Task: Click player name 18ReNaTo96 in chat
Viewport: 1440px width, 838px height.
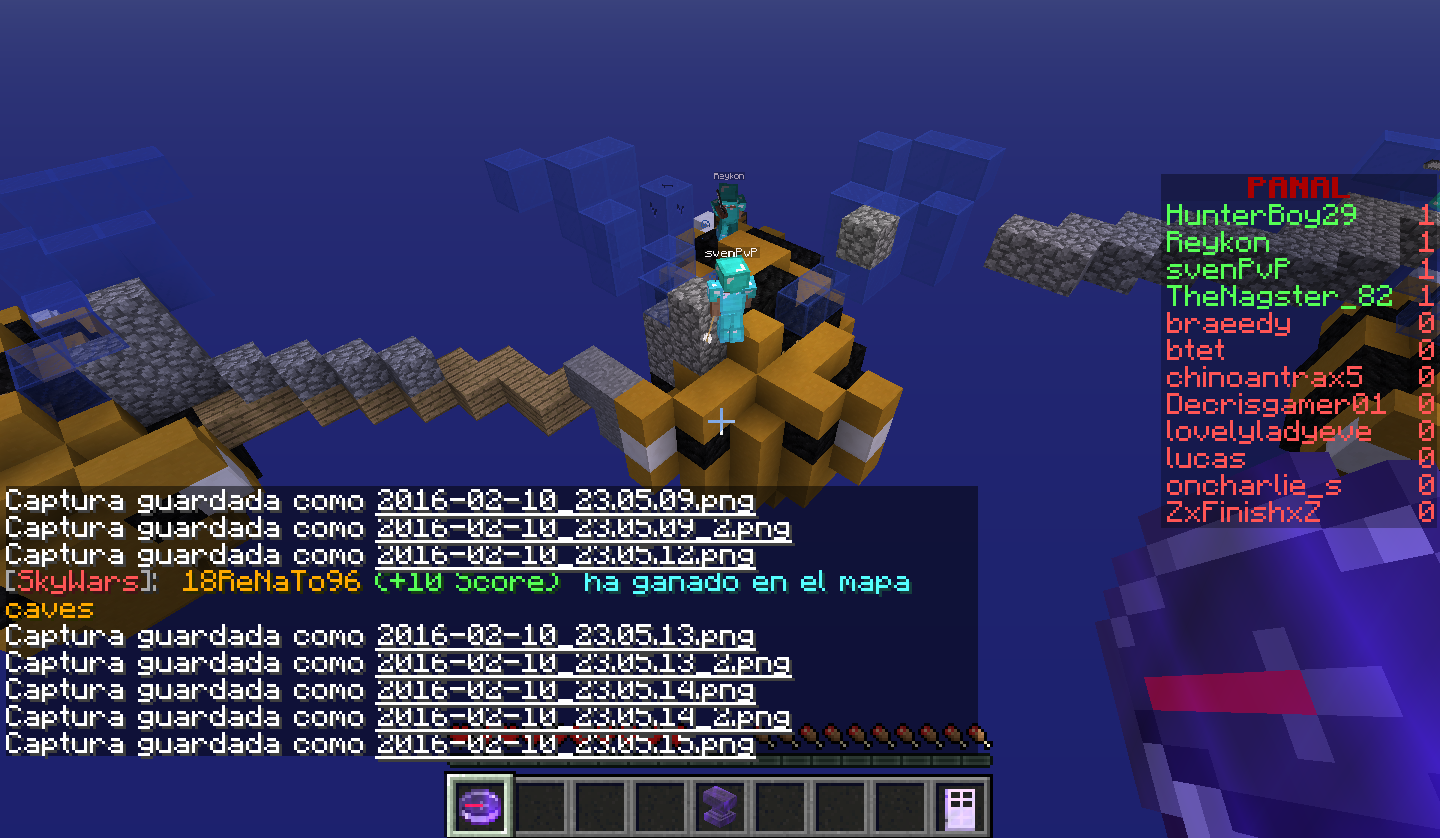Action: (x=270, y=581)
